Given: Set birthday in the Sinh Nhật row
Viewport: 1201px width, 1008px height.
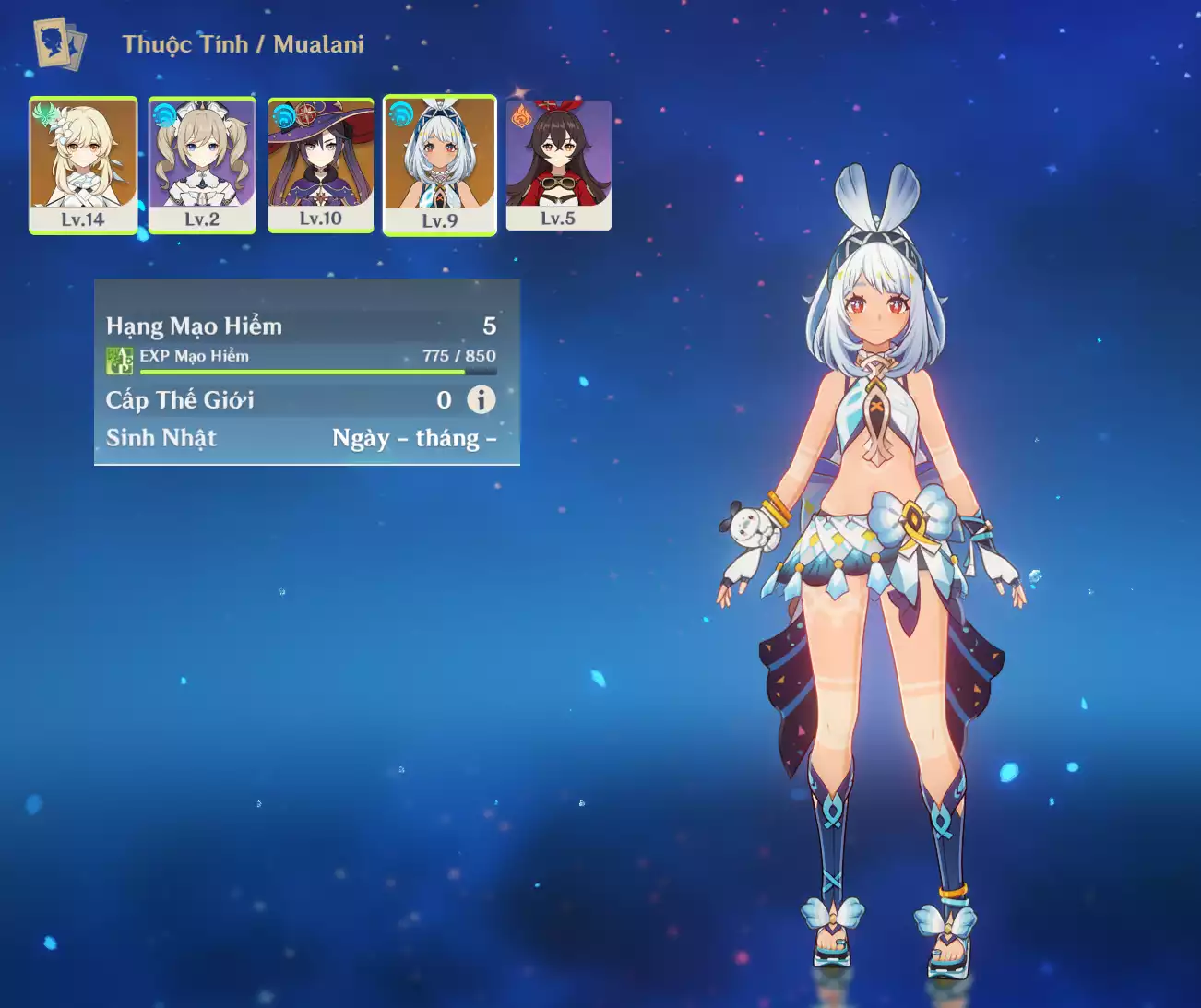Looking at the screenshot, I should (x=413, y=438).
